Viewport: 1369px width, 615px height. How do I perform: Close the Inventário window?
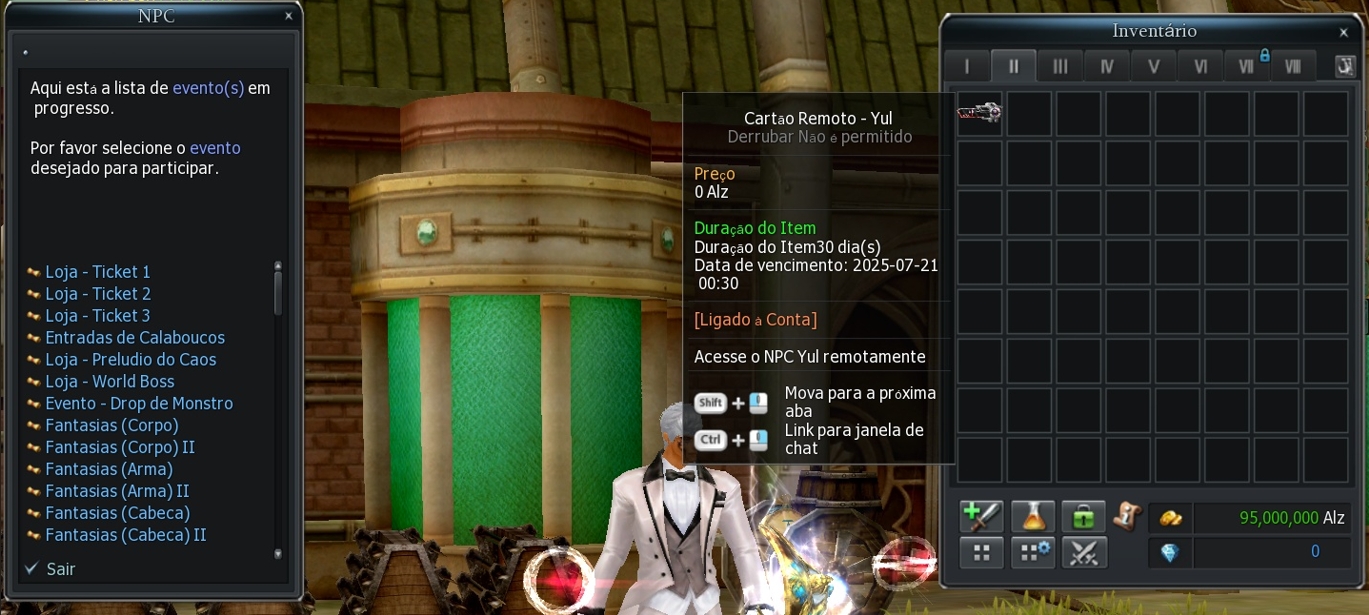[1343, 33]
